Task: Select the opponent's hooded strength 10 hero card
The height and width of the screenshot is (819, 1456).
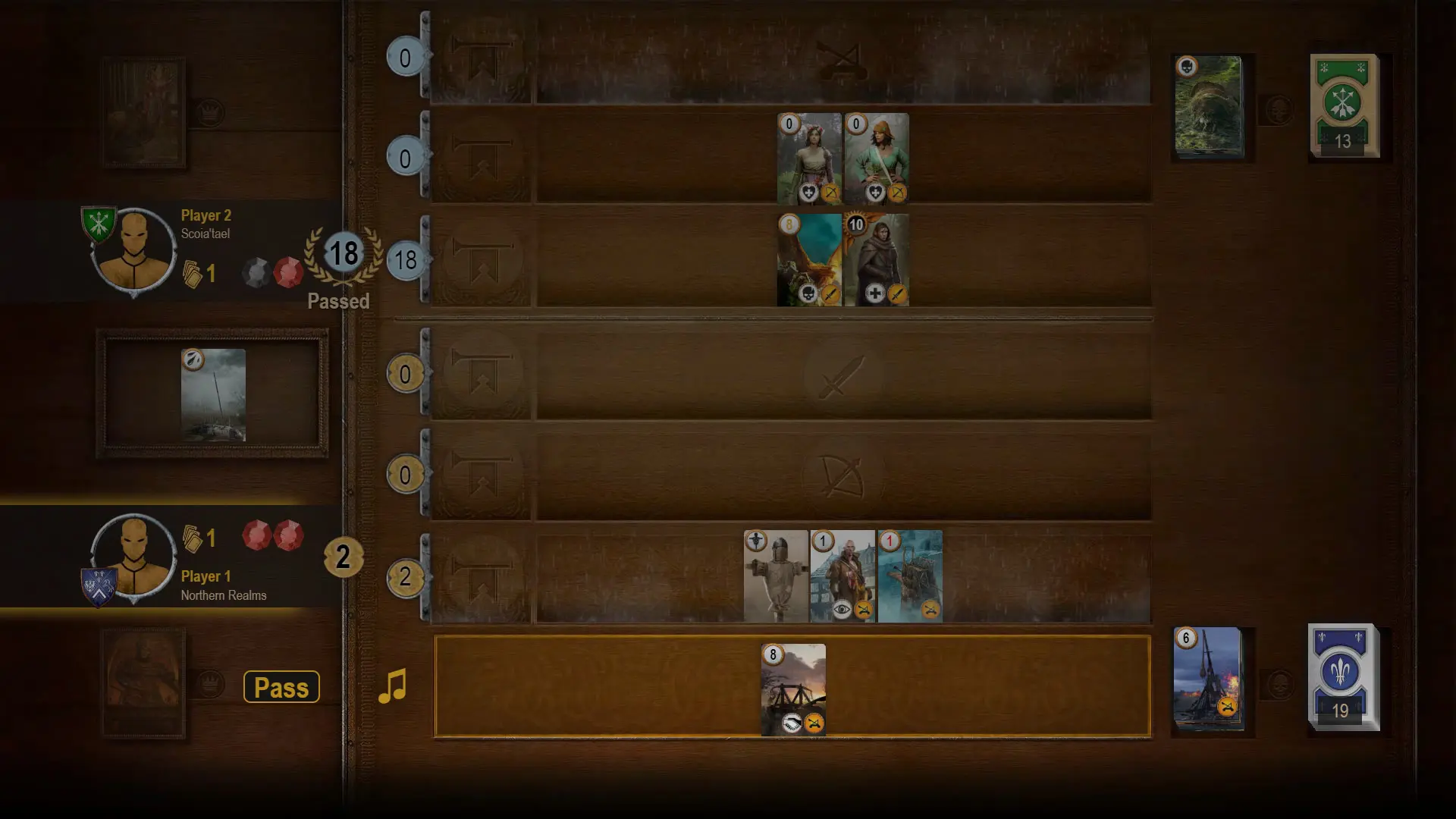Action: [x=877, y=260]
